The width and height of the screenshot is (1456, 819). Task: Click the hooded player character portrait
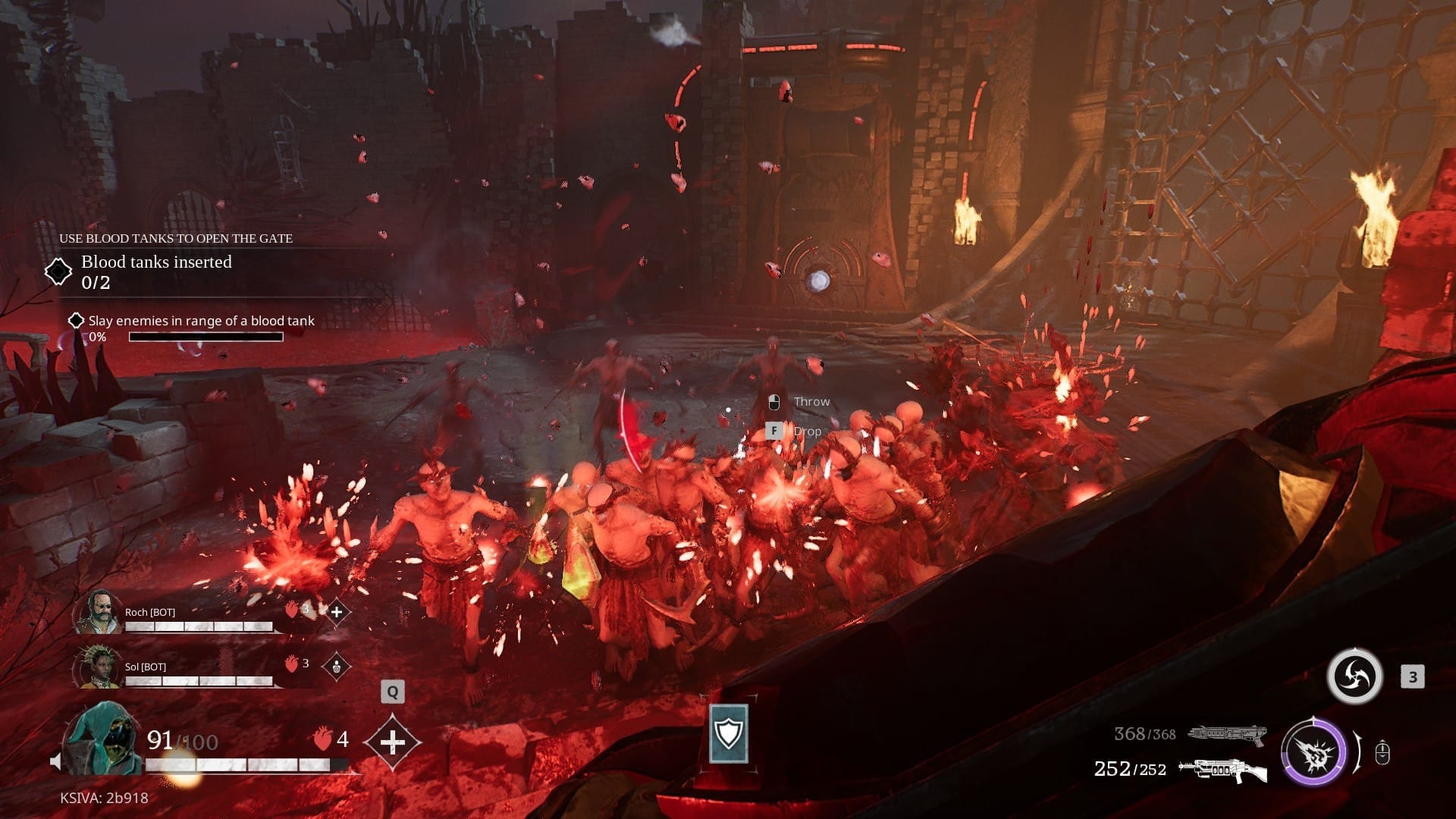point(103,739)
